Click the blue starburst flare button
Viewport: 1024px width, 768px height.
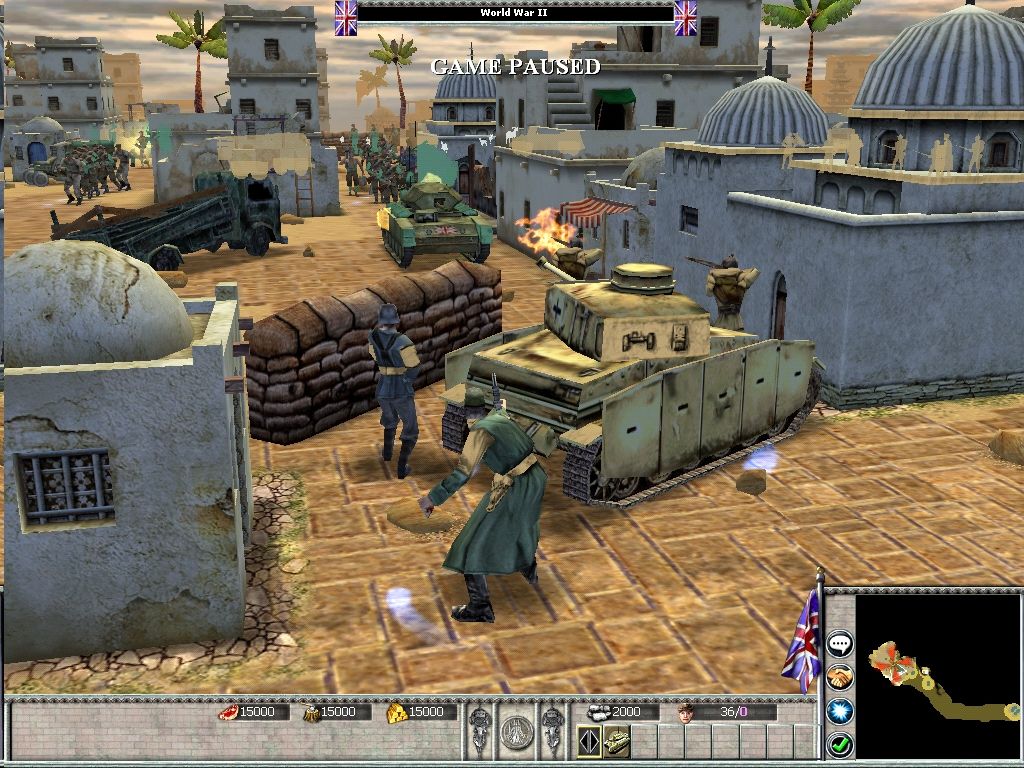pyautogui.click(x=839, y=711)
